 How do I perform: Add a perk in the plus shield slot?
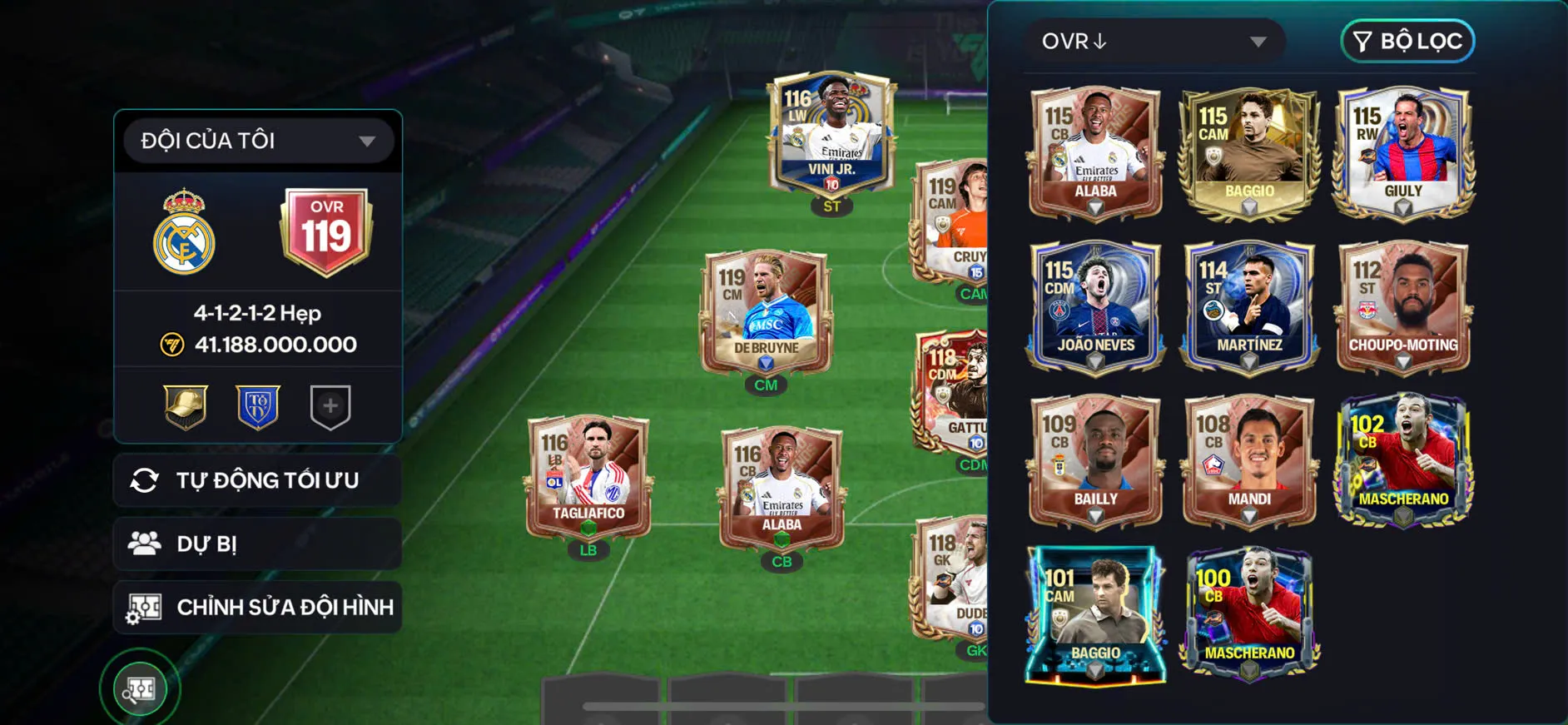point(330,407)
